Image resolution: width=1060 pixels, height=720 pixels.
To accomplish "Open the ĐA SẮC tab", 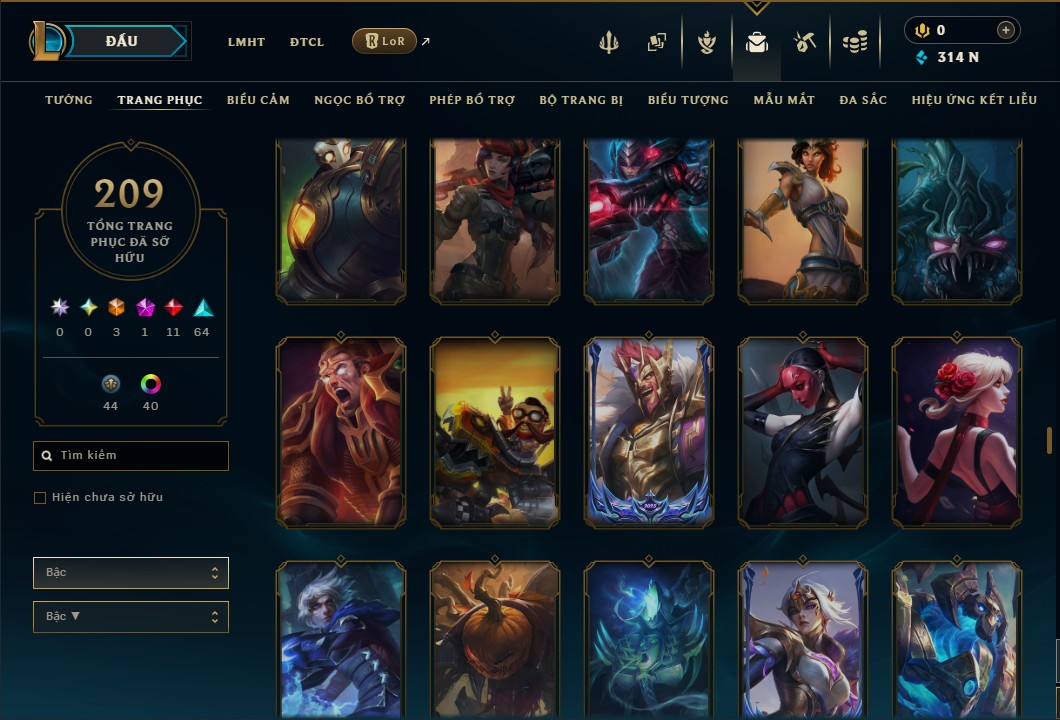I will click(863, 100).
